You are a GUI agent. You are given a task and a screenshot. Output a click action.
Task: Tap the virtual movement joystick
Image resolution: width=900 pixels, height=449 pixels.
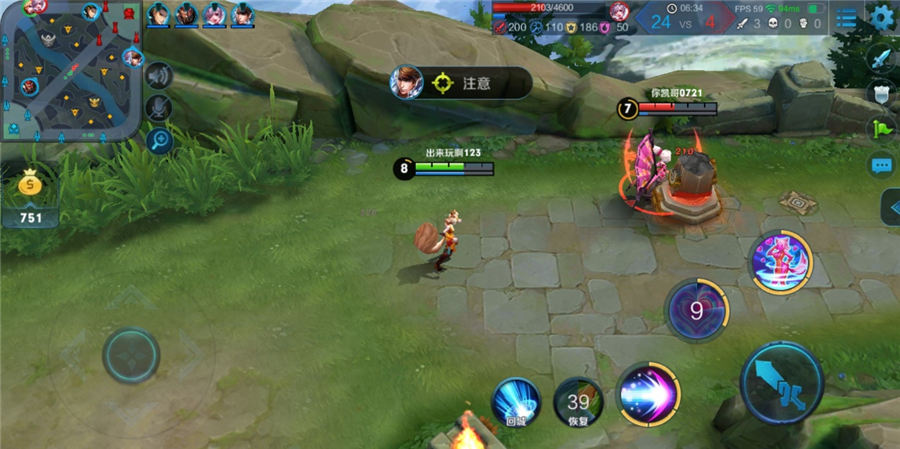131,354
